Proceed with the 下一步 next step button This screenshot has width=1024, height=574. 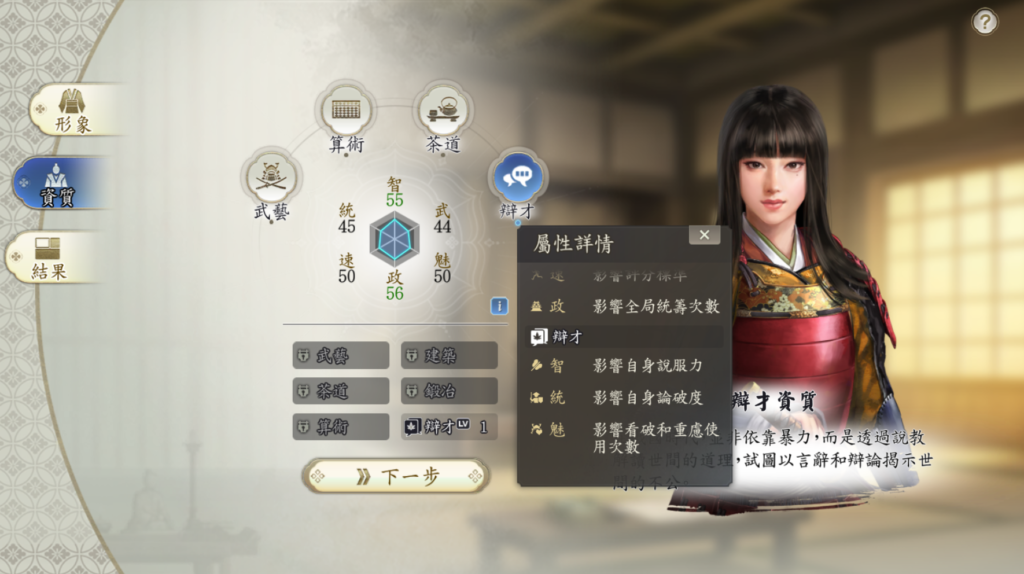point(396,476)
